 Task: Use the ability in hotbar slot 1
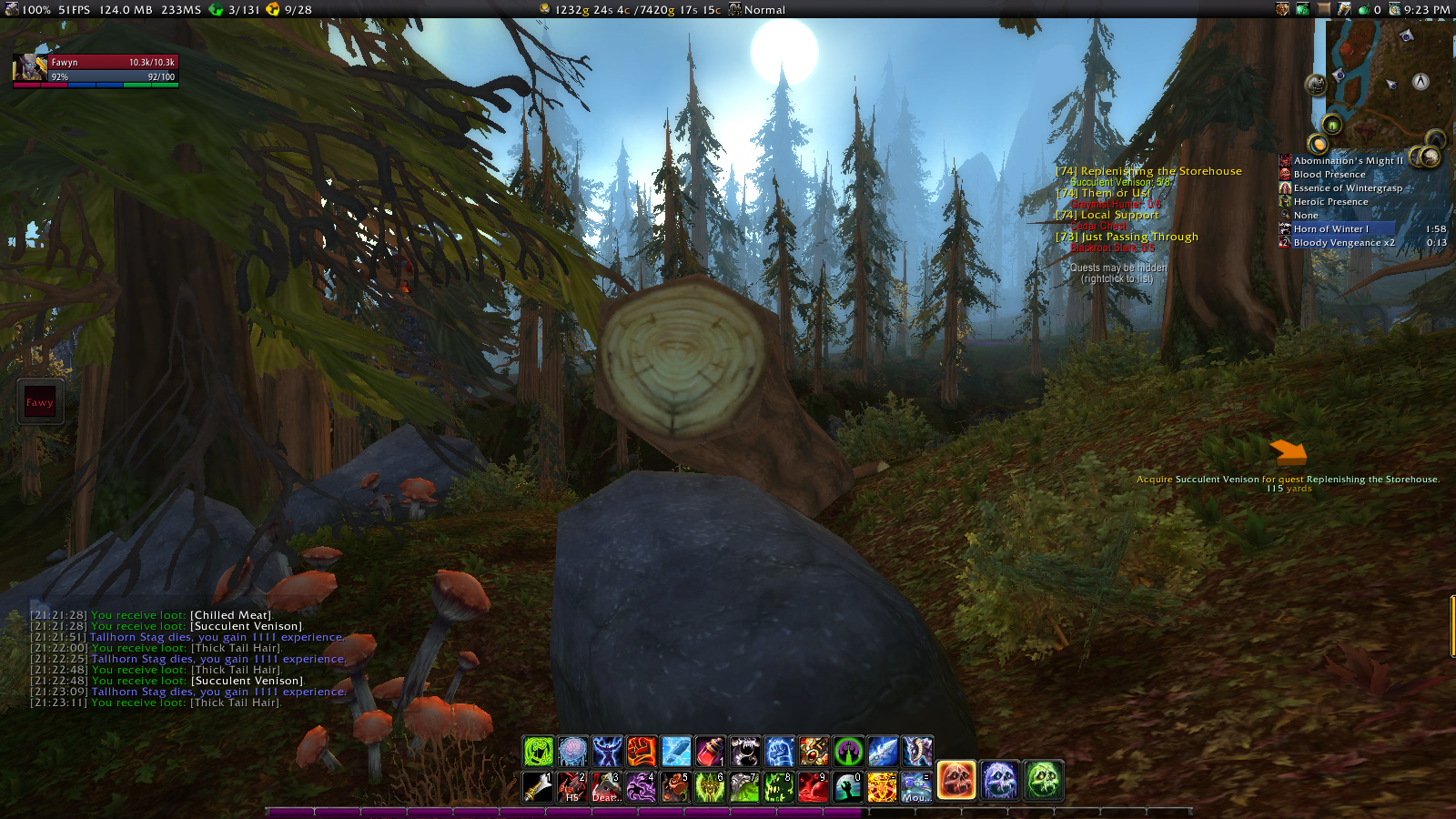[x=537, y=786]
